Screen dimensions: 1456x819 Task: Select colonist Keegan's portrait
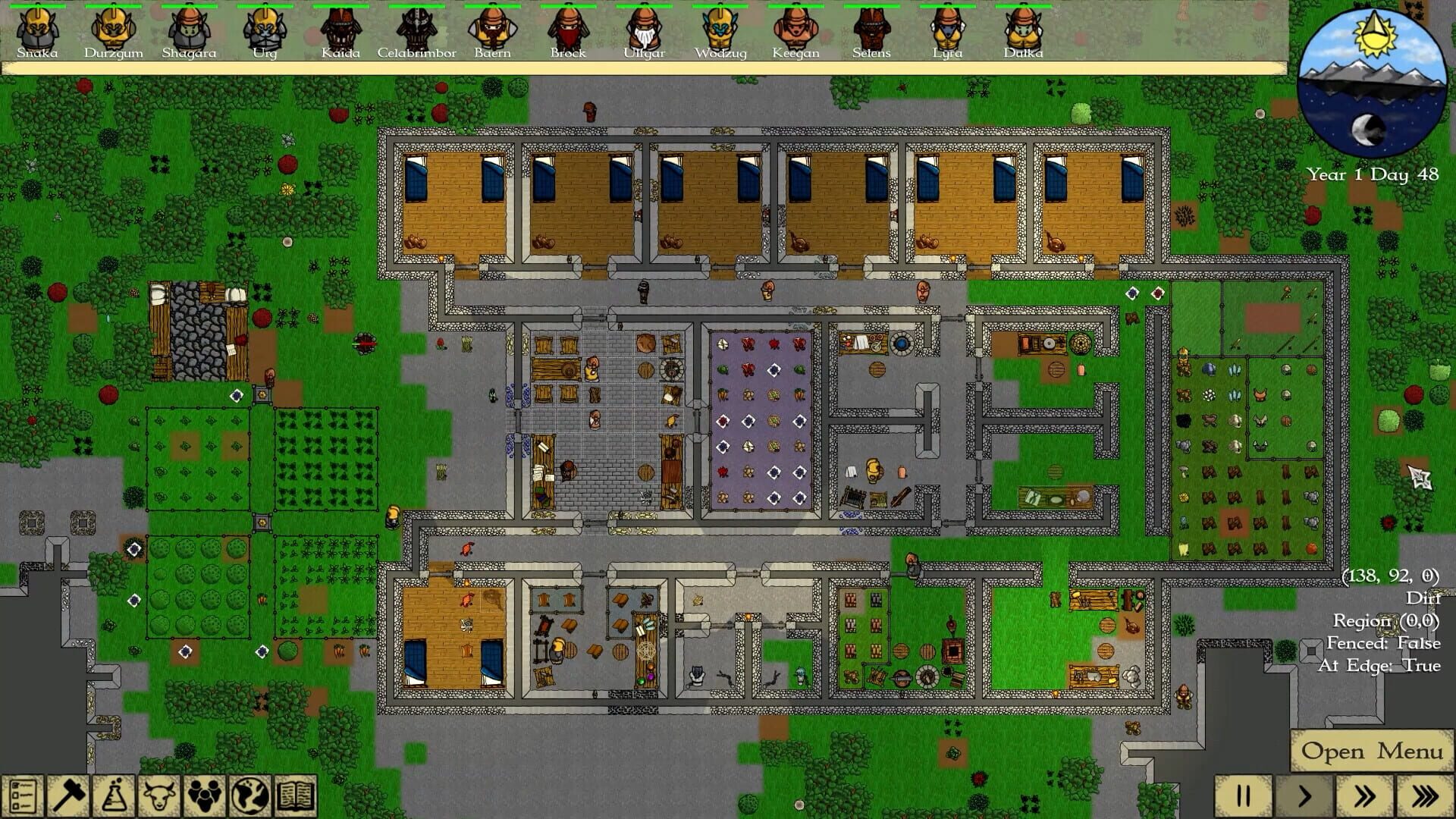[x=796, y=30]
